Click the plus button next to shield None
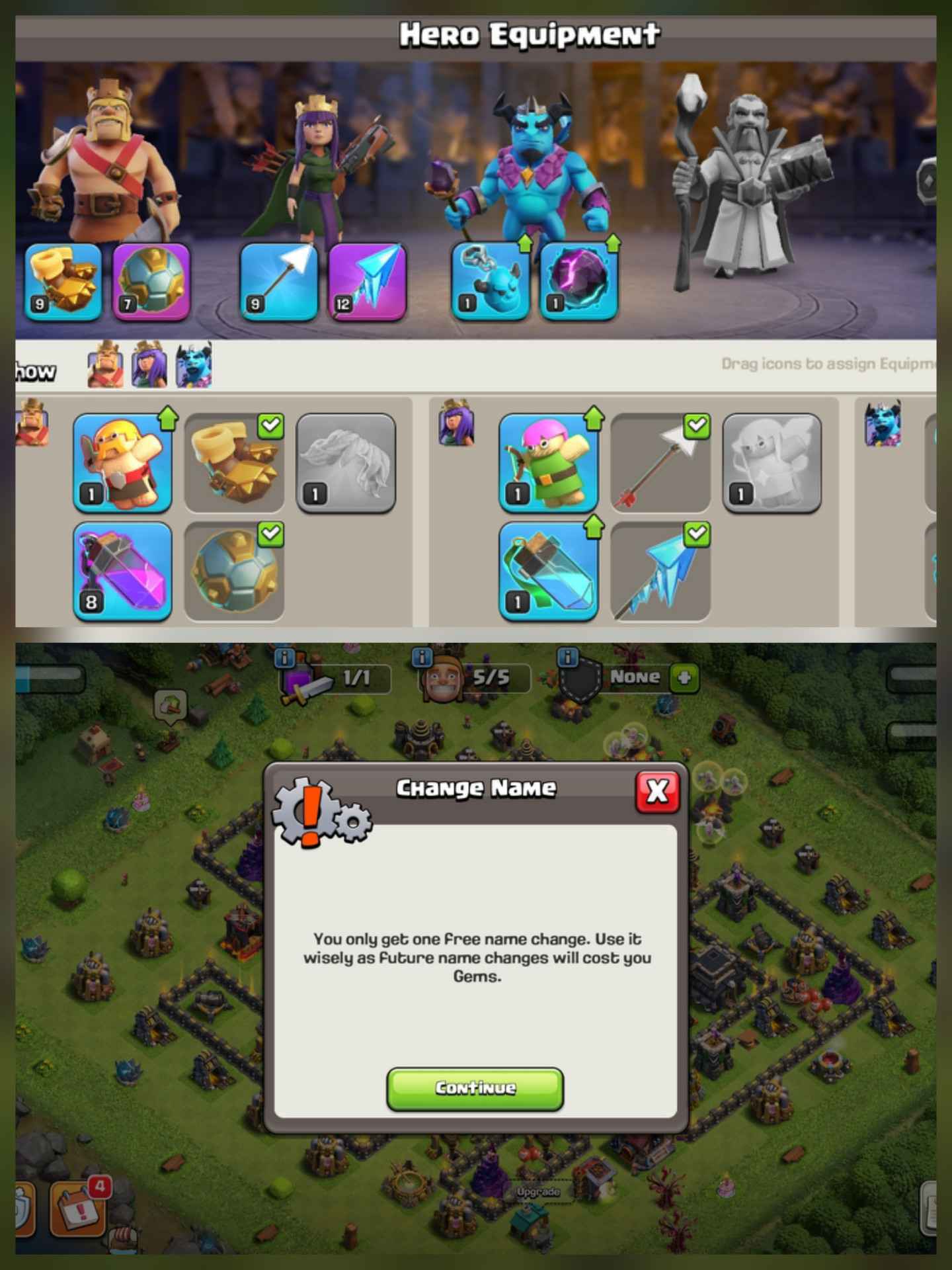This screenshot has height=1270, width=952. (685, 677)
